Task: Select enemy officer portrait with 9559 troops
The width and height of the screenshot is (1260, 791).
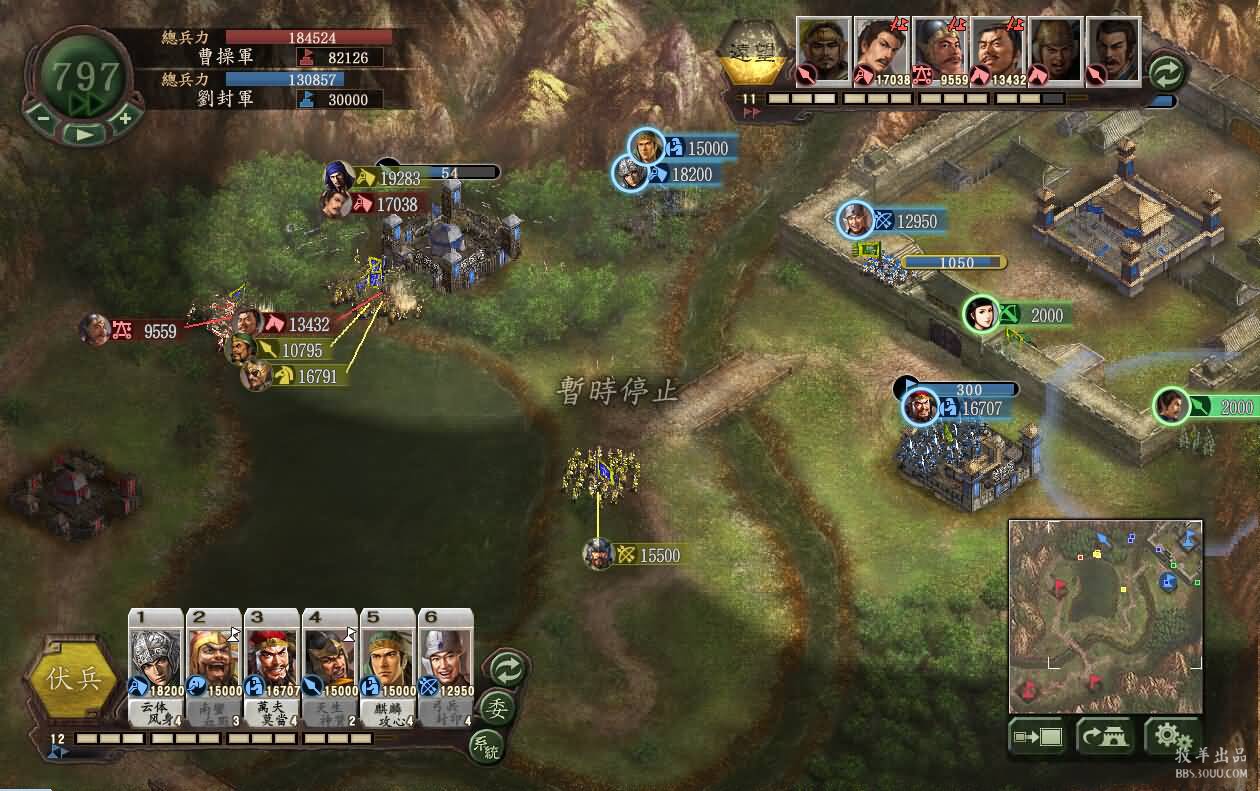Action: [940, 50]
